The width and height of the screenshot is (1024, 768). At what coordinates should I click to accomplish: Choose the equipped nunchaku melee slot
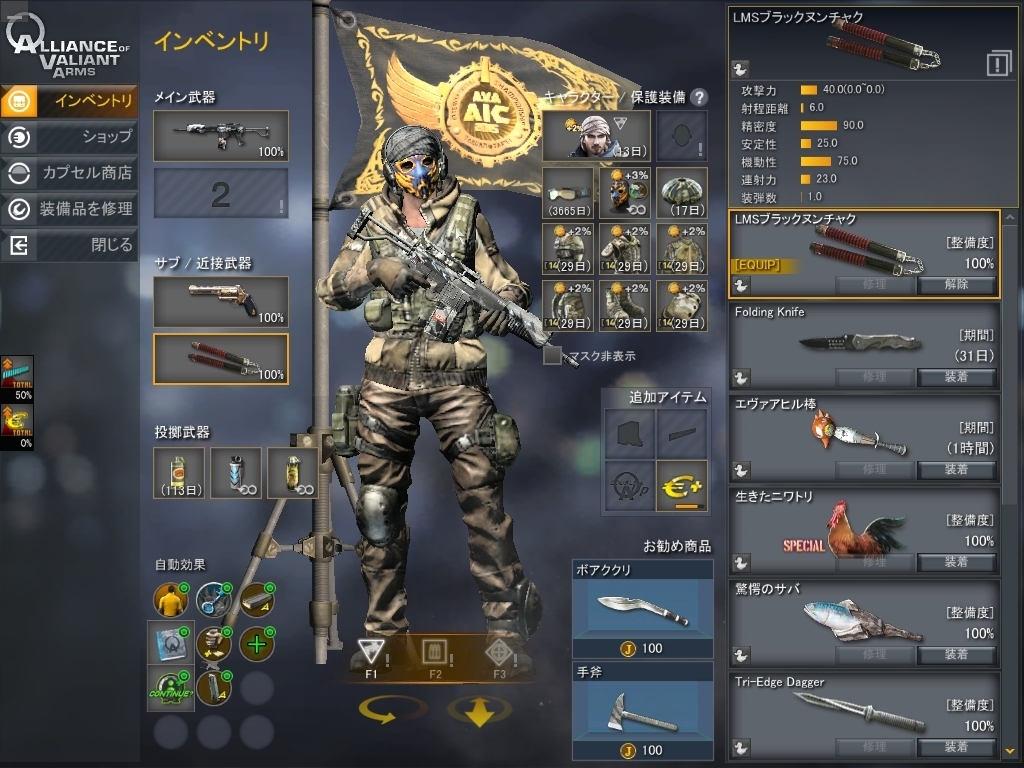(x=220, y=358)
